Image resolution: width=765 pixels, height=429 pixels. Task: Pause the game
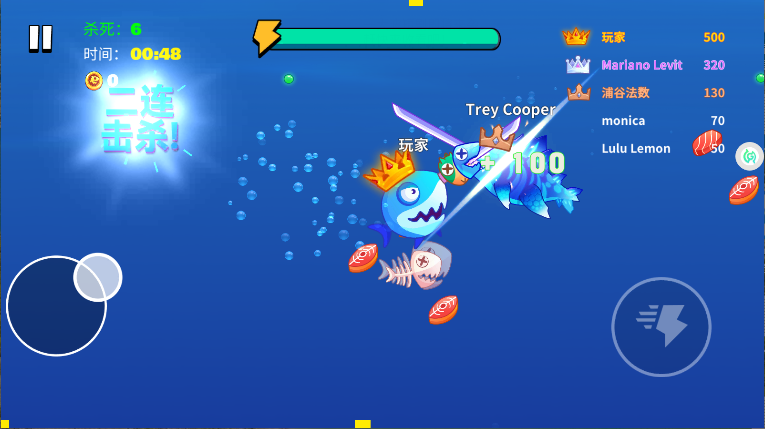(40, 38)
